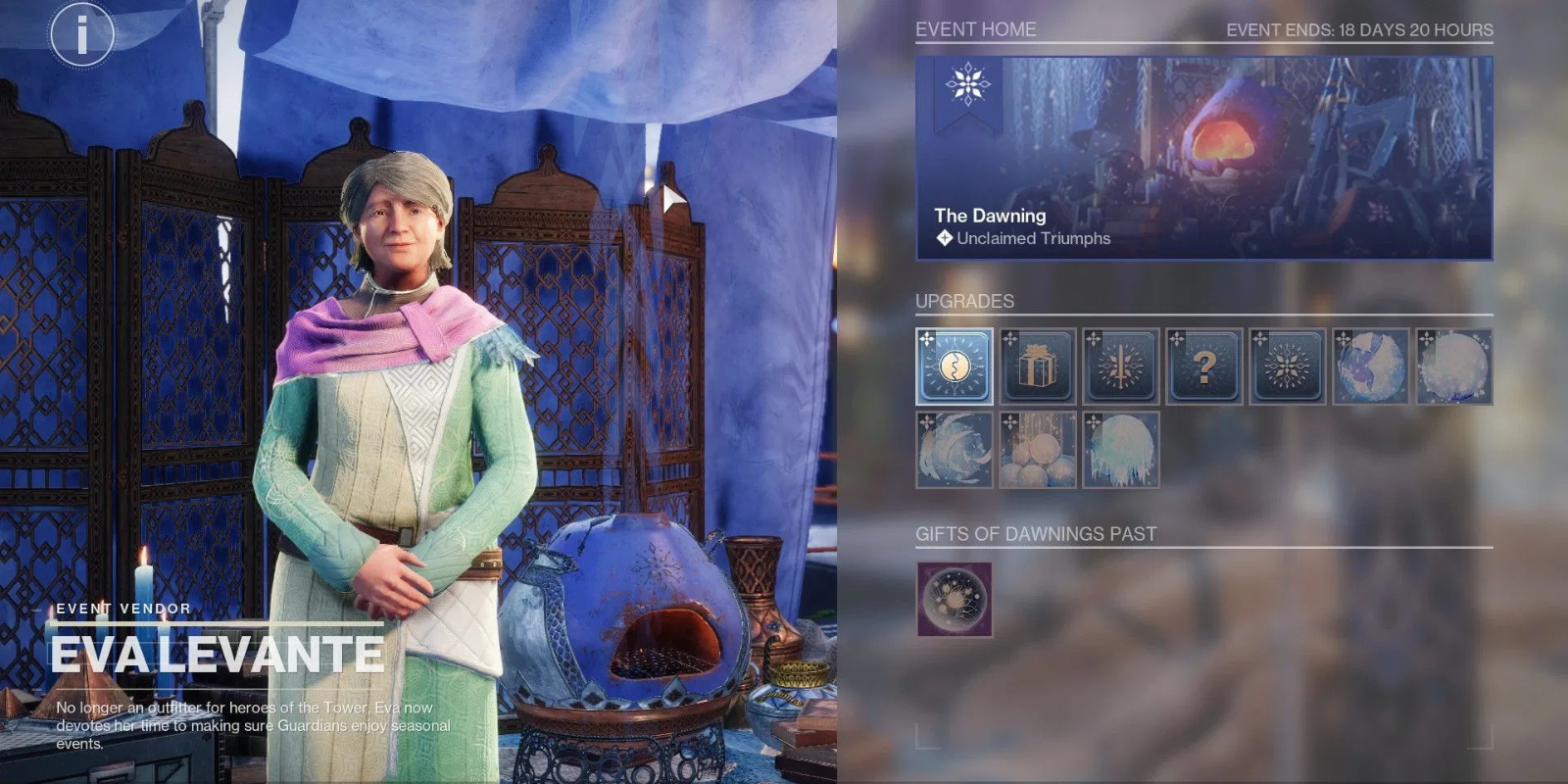1568x784 pixels.
Task: Open the information icon in the top-left corner
Action: 81,36
